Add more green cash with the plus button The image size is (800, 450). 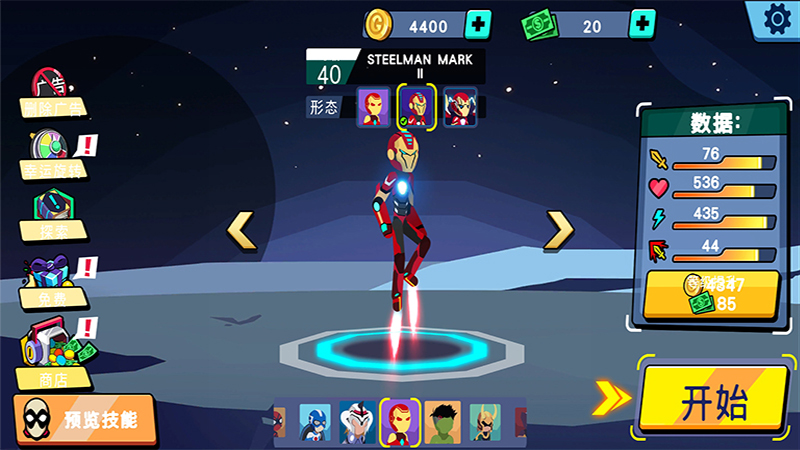(x=643, y=22)
